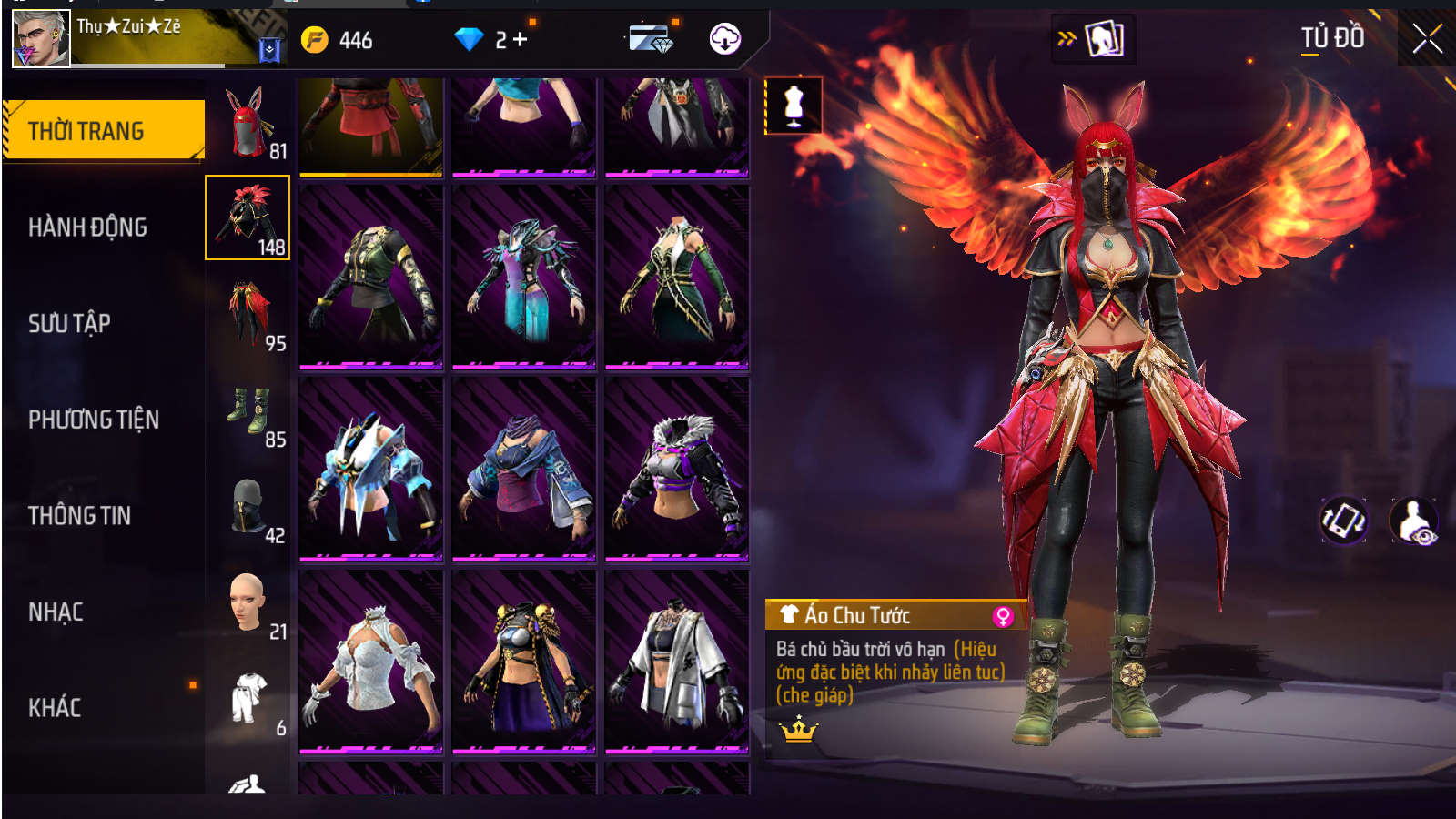Choose the purple fur-collar jacket top

click(x=676, y=470)
